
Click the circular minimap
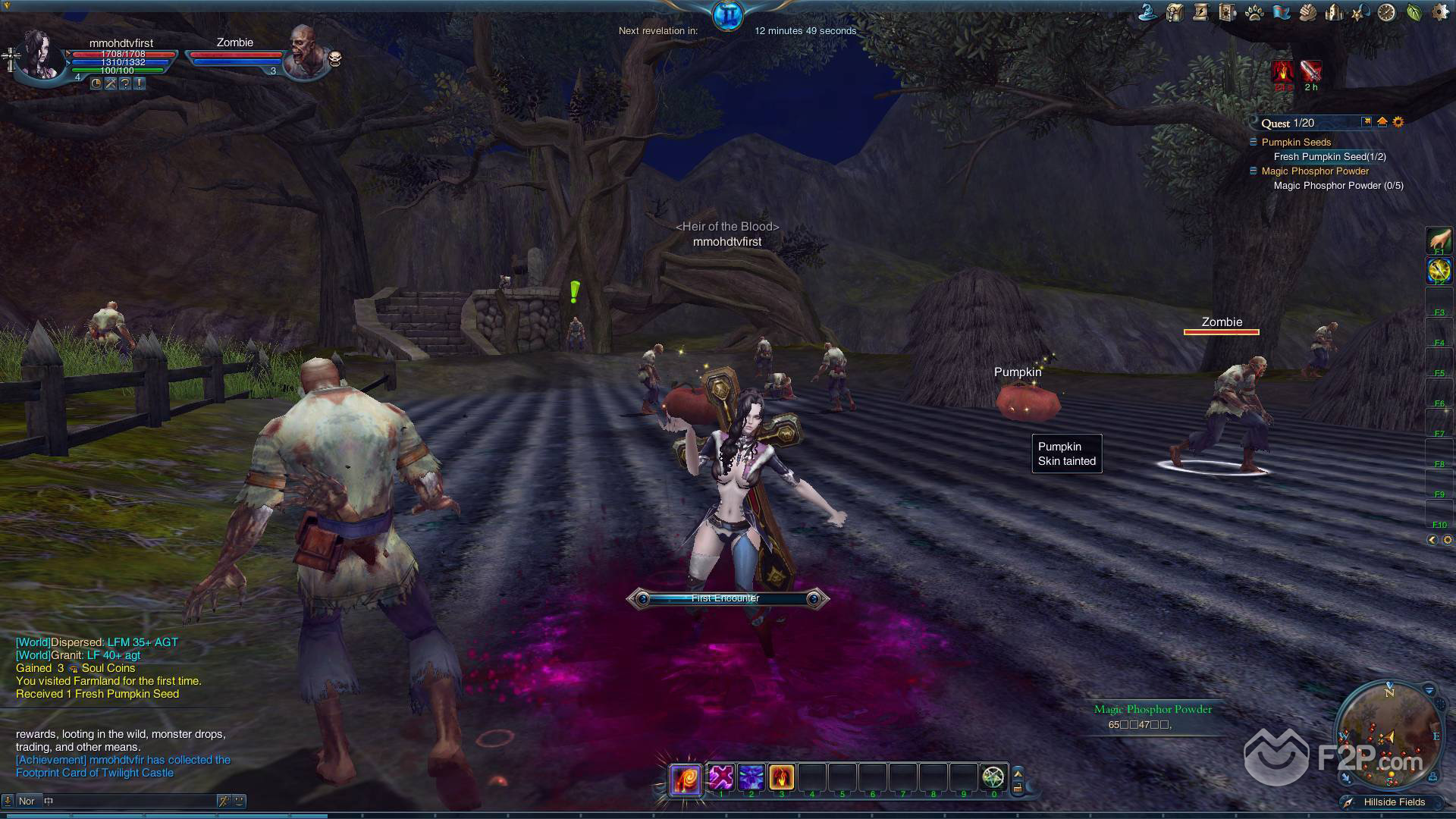pyautogui.click(x=1387, y=733)
